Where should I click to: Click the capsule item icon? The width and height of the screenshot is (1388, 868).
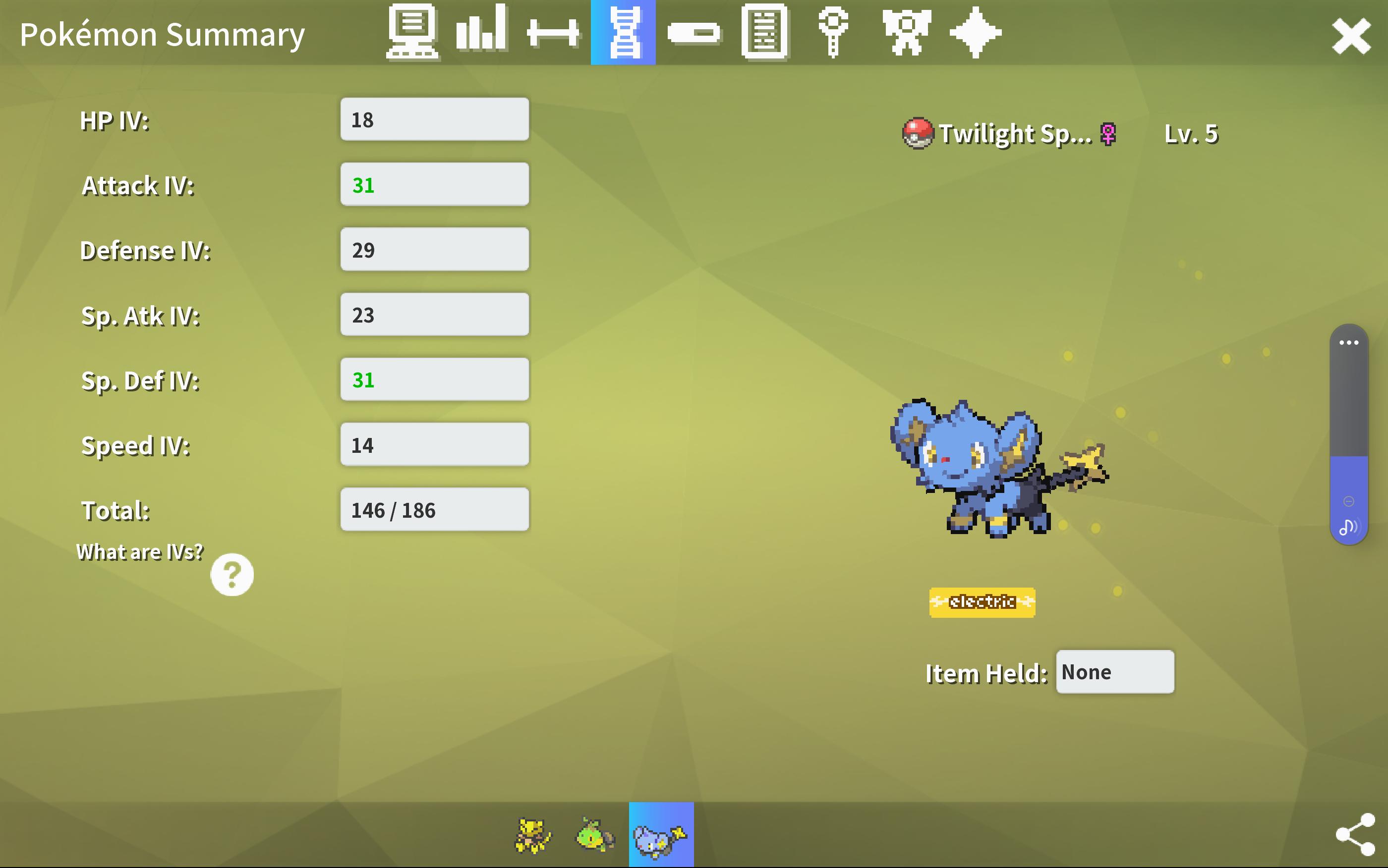(x=694, y=33)
